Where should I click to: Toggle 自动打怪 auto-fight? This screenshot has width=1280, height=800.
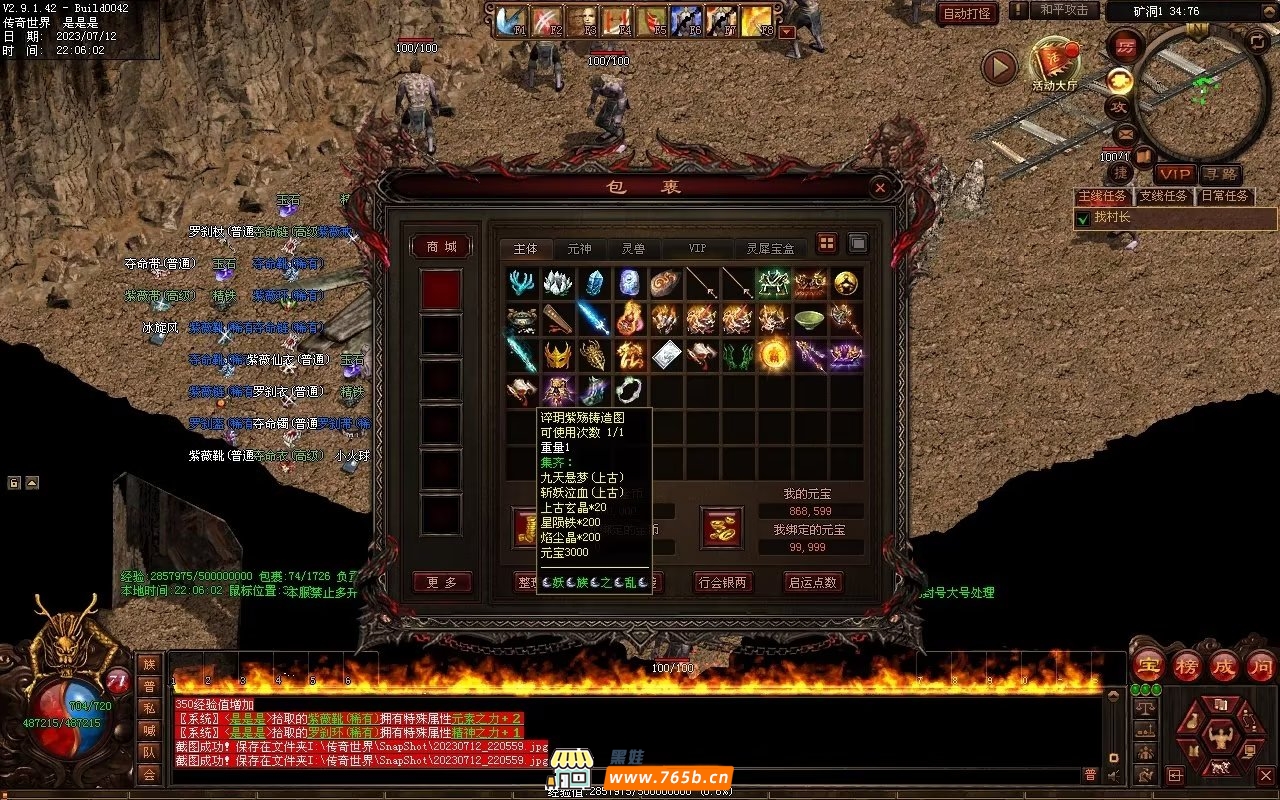coord(966,13)
